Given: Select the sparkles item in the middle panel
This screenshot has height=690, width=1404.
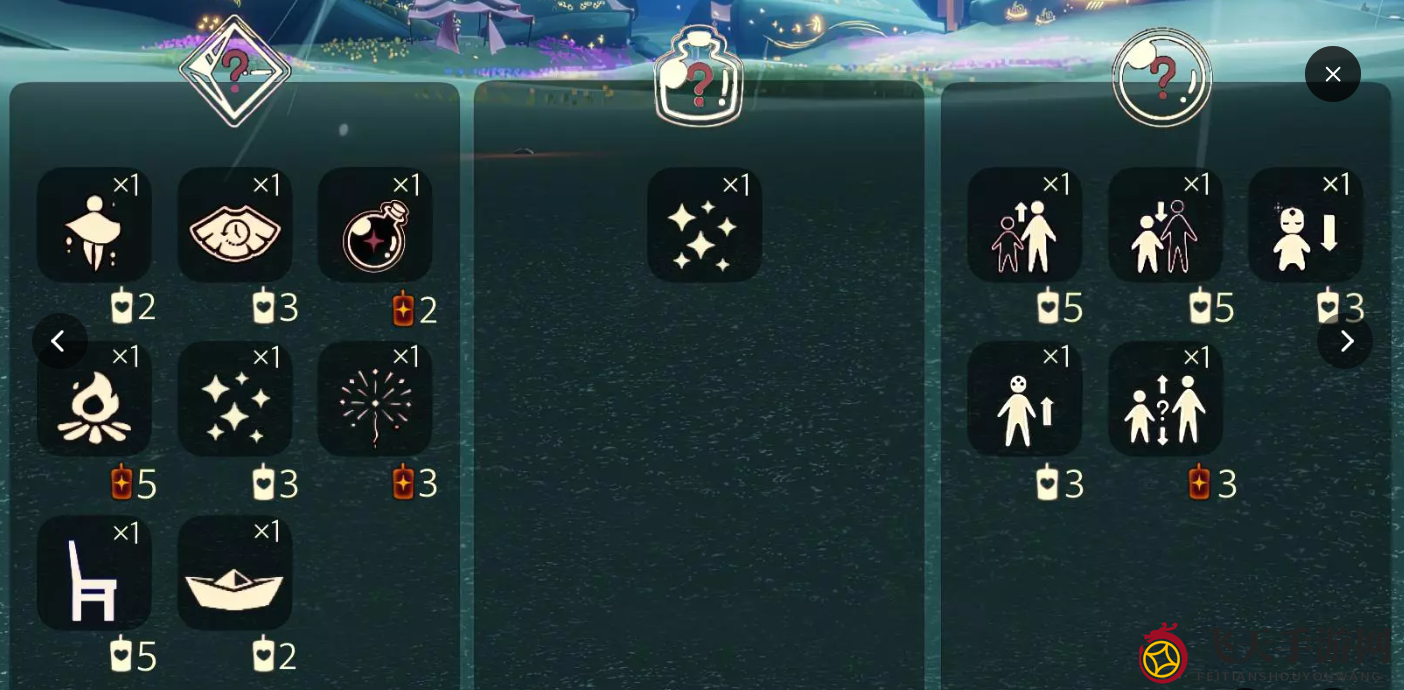Looking at the screenshot, I should coord(704,225).
